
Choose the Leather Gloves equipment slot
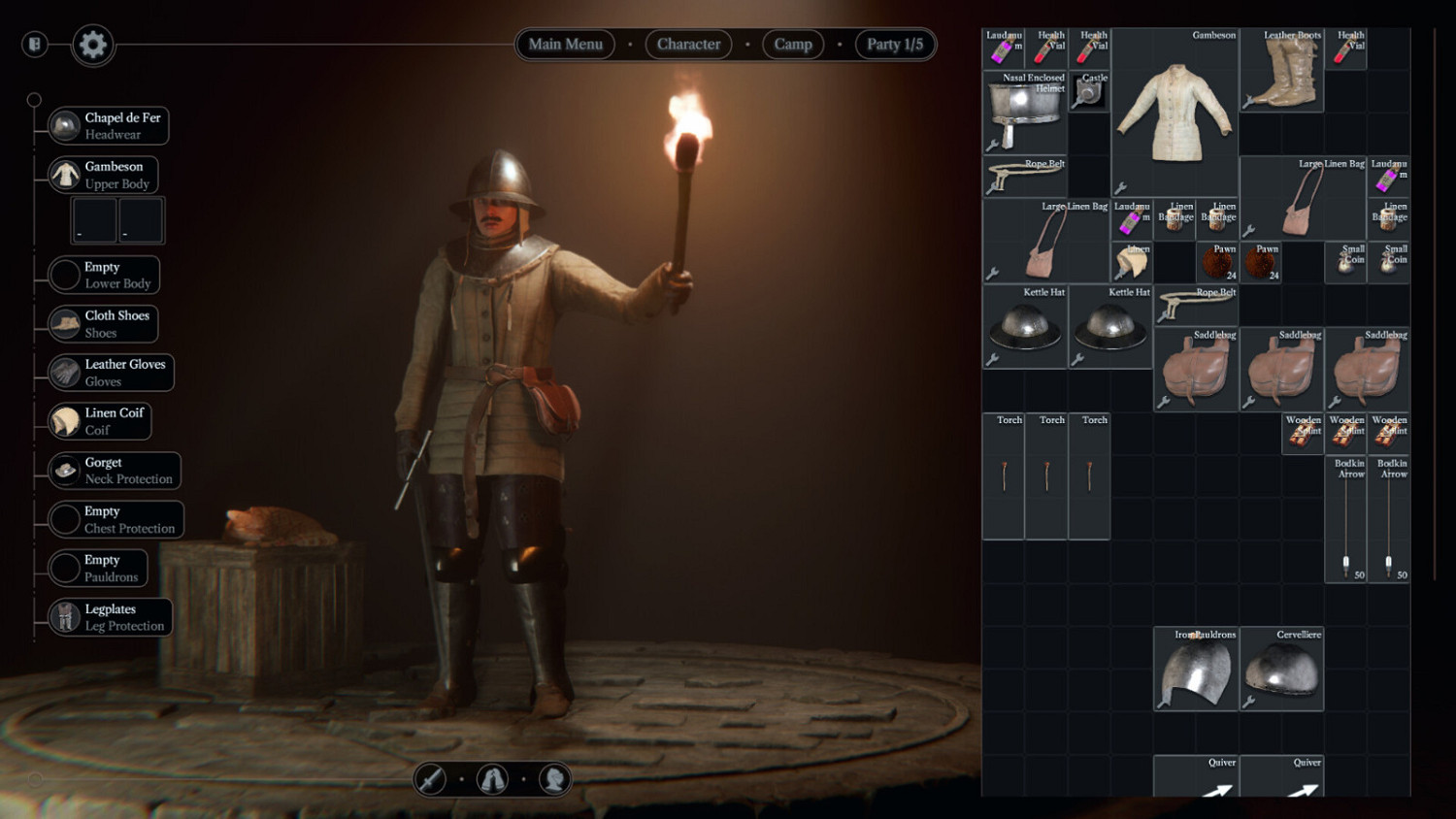111,373
